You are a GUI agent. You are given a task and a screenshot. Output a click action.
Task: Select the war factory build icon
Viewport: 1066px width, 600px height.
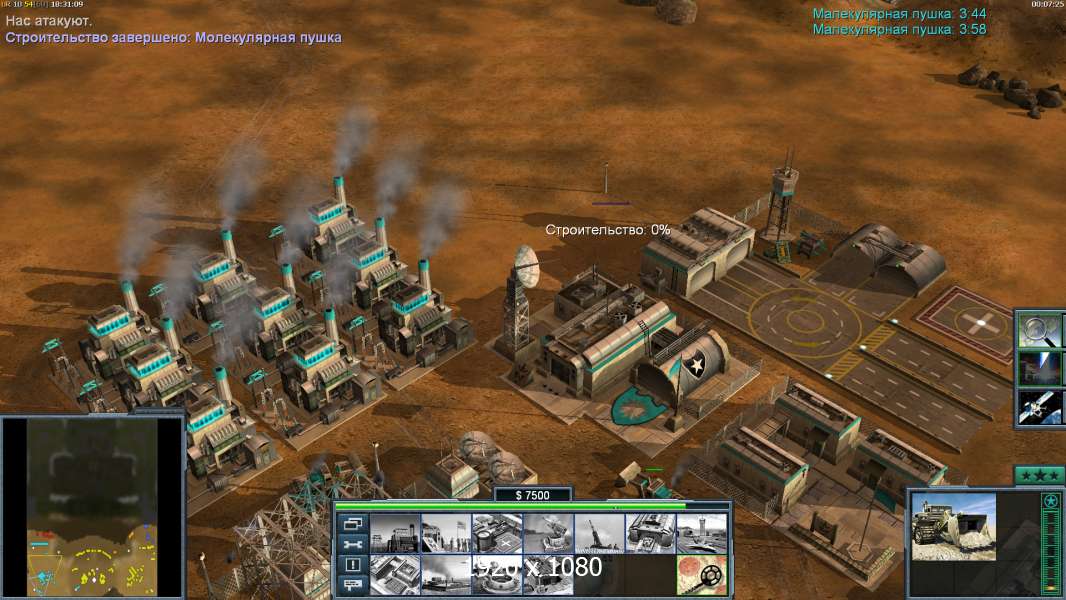(x=650, y=534)
